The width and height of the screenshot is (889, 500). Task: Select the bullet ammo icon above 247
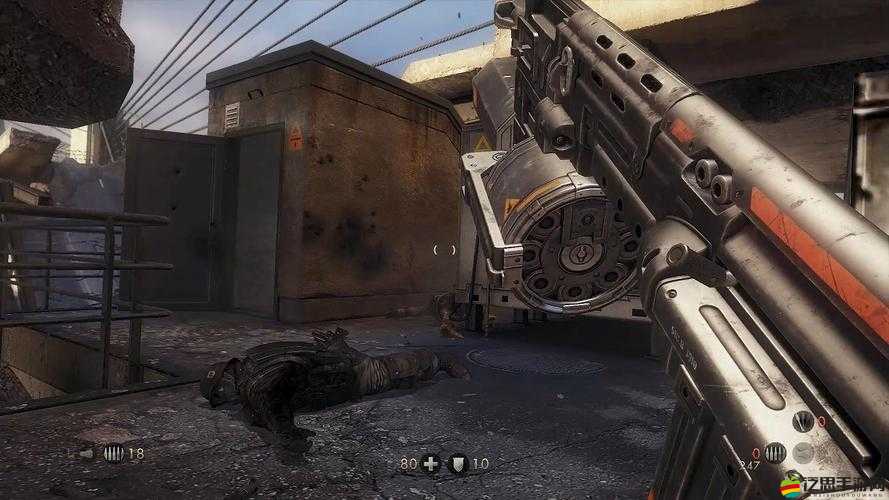(x=774, y=452)
